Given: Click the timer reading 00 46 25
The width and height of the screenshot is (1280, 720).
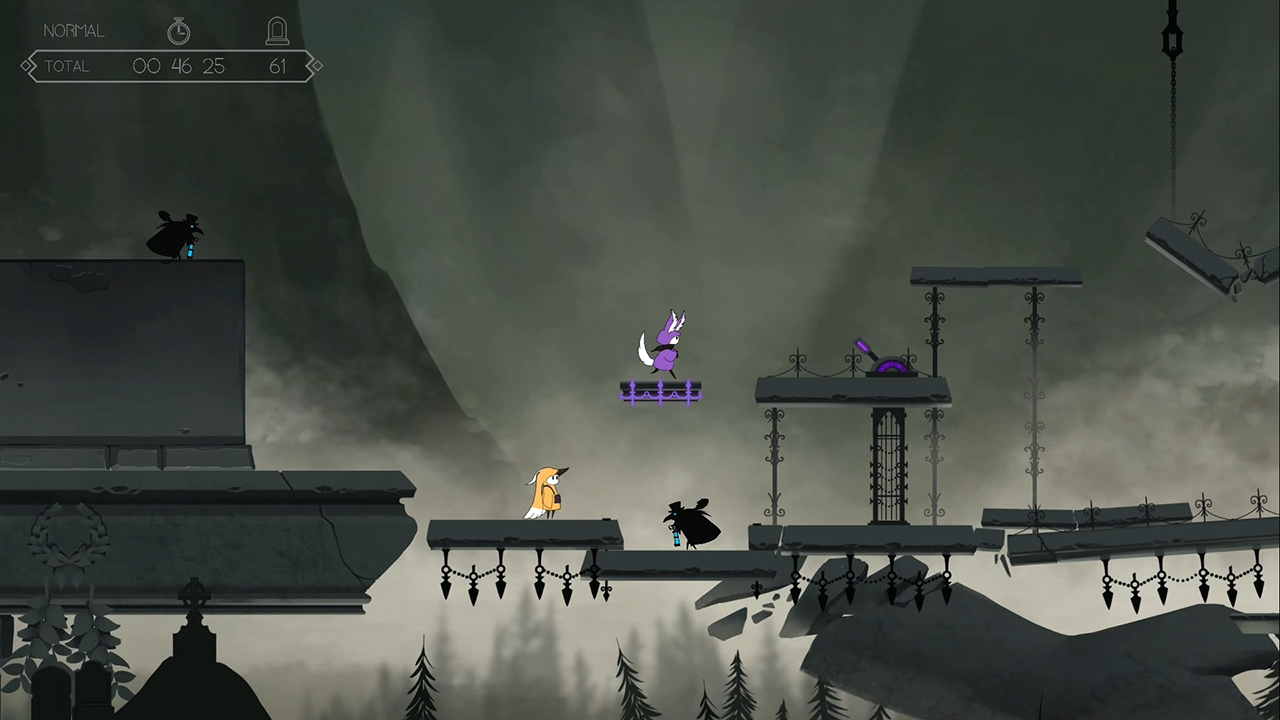Looking at the screenshot, I should tap(180, 66).
